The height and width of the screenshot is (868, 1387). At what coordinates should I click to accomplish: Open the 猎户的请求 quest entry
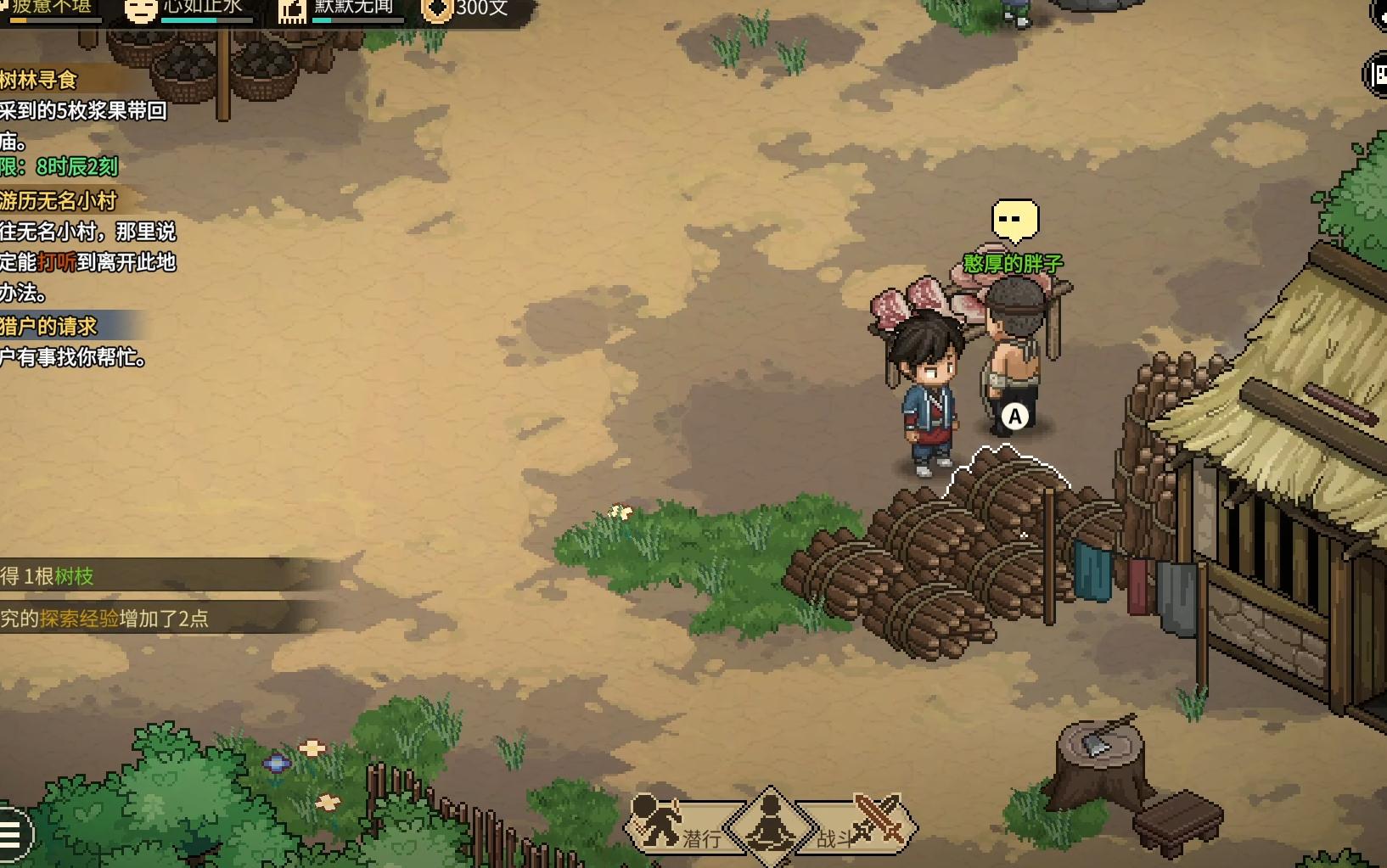click(51, 326)
